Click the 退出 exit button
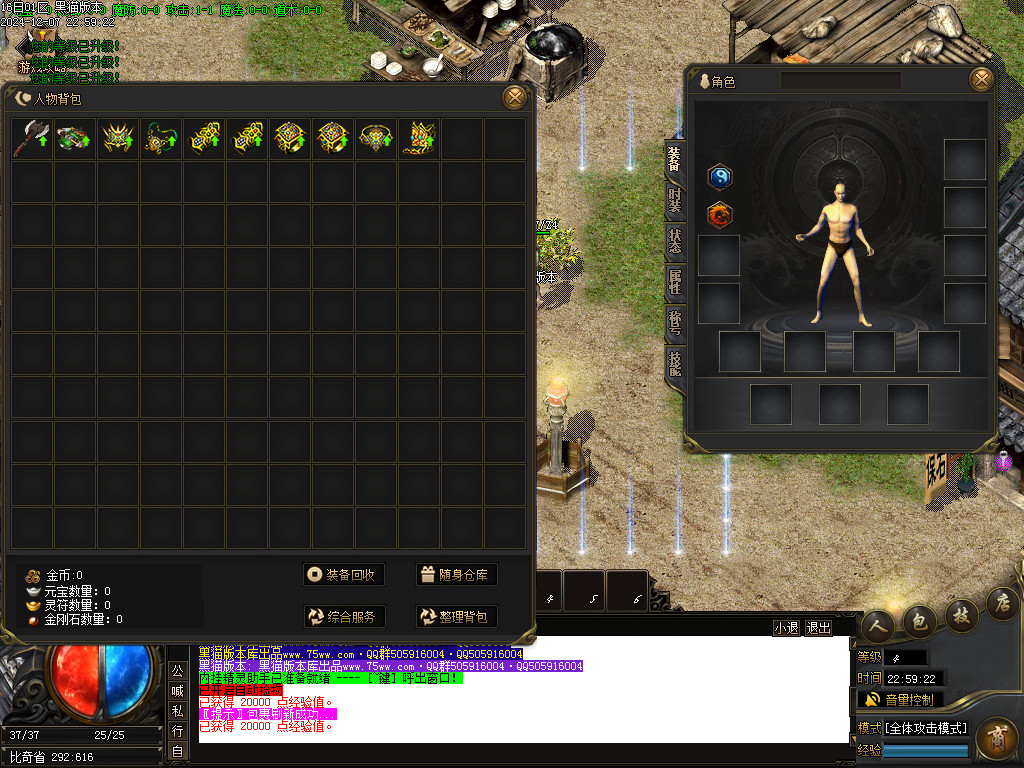Viewport: 1024px width, 768px height. tap(818, 628)
